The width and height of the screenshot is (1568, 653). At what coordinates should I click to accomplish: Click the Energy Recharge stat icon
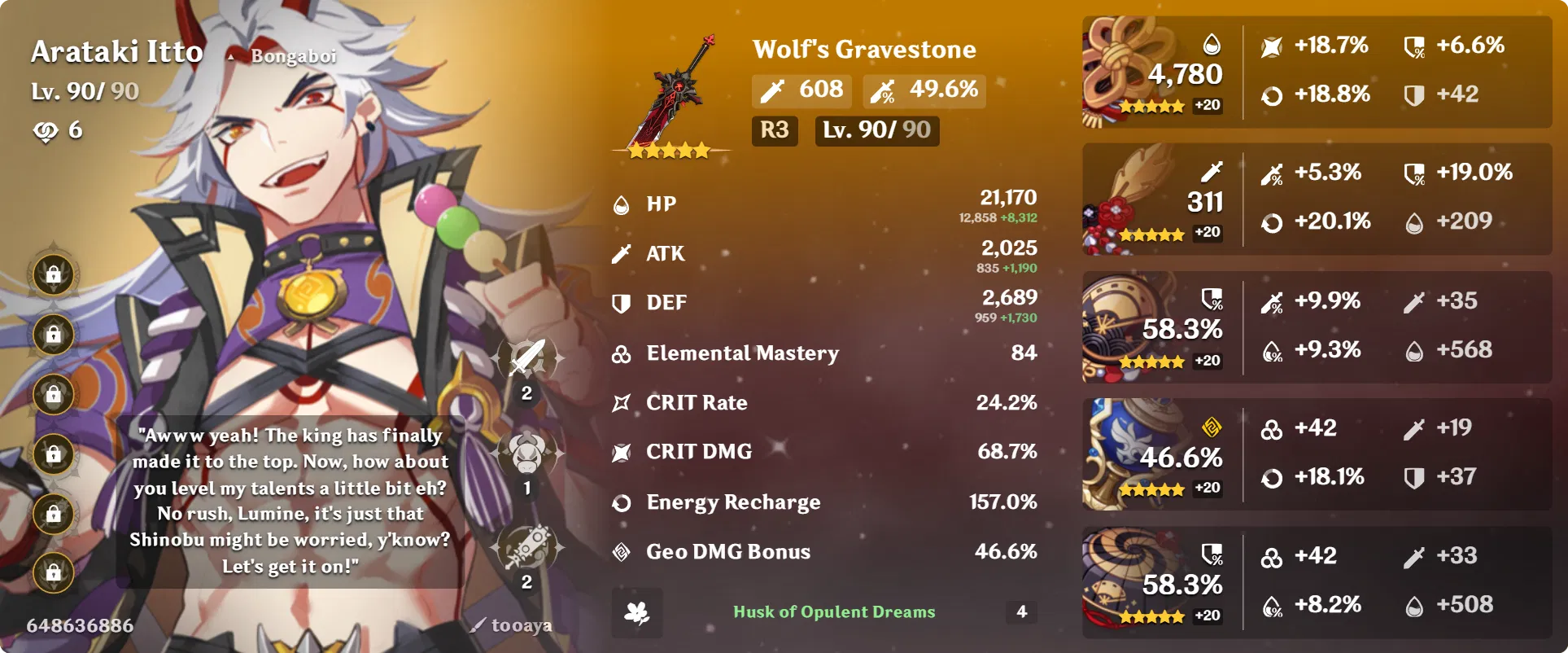click(x=622, y=502)
